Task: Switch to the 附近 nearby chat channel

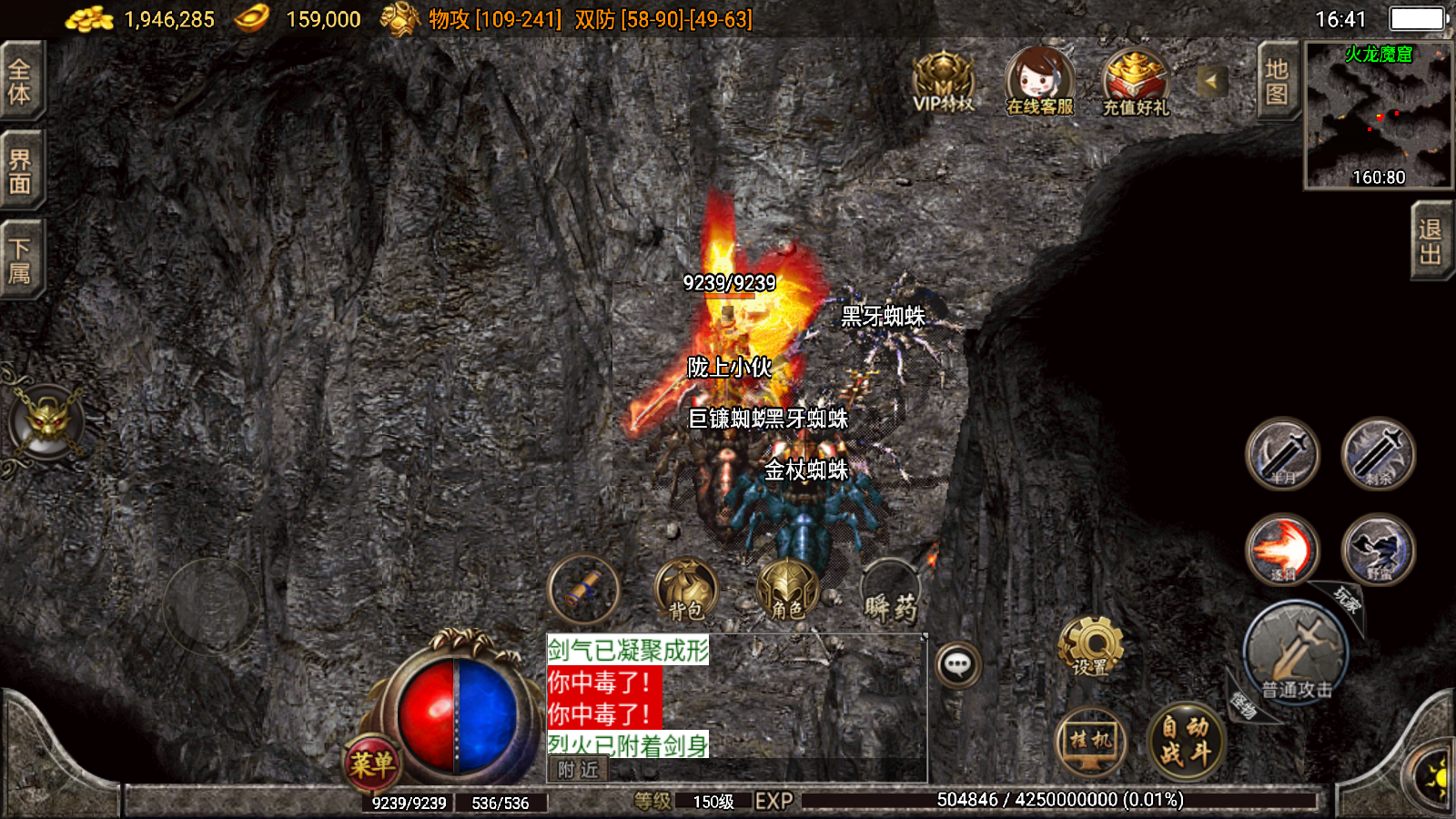Action: pyautogui.click(x=578, y=770)
